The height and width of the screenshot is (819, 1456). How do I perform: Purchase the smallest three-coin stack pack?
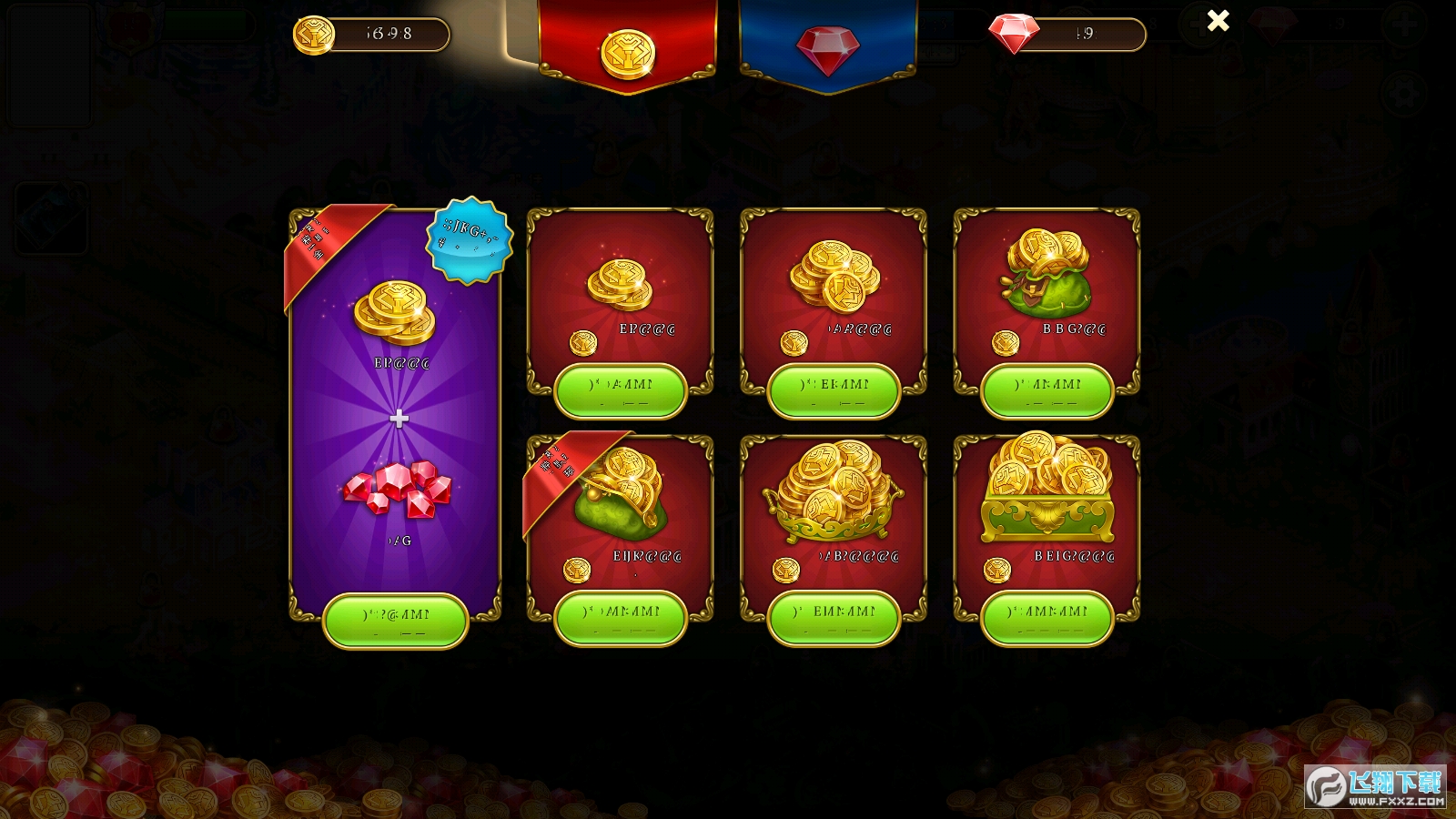coord(620,391)
